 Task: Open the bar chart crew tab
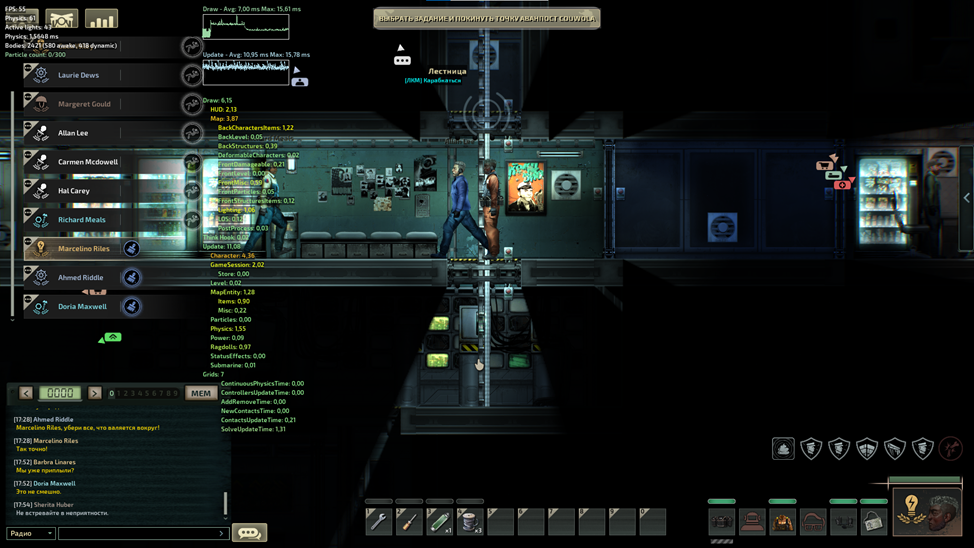tap(101, 19)
